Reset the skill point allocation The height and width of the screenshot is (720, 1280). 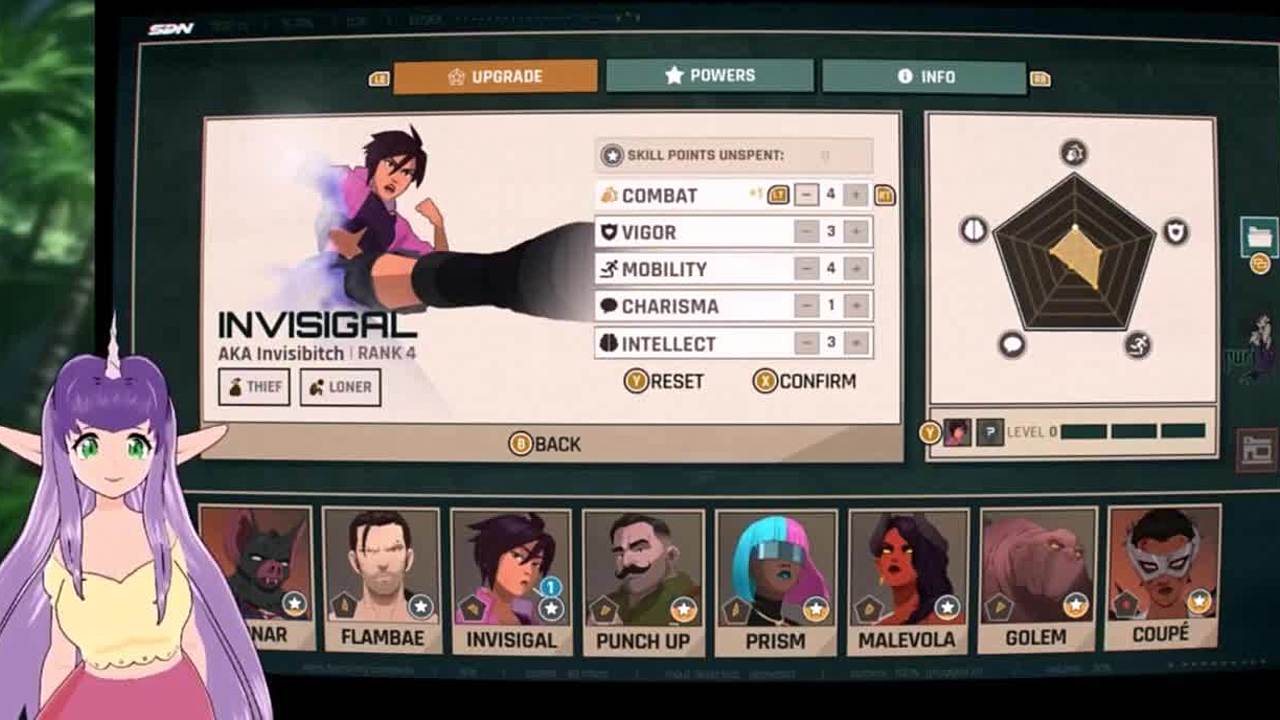pyautogui.click(x=665, y=381)
